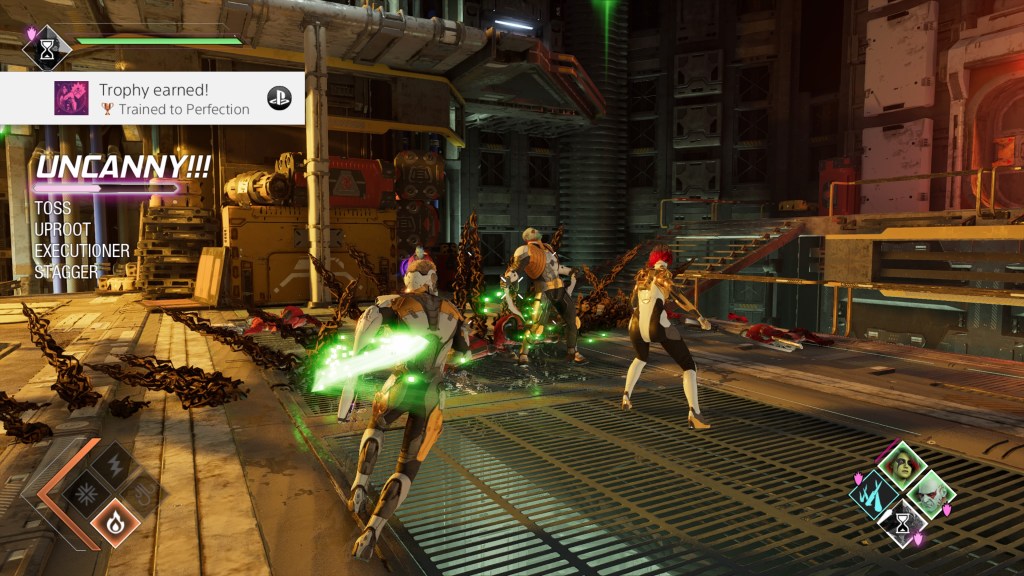
Task: Choose Gamora's green portrait diamond
Action: [x=903, y=467]
